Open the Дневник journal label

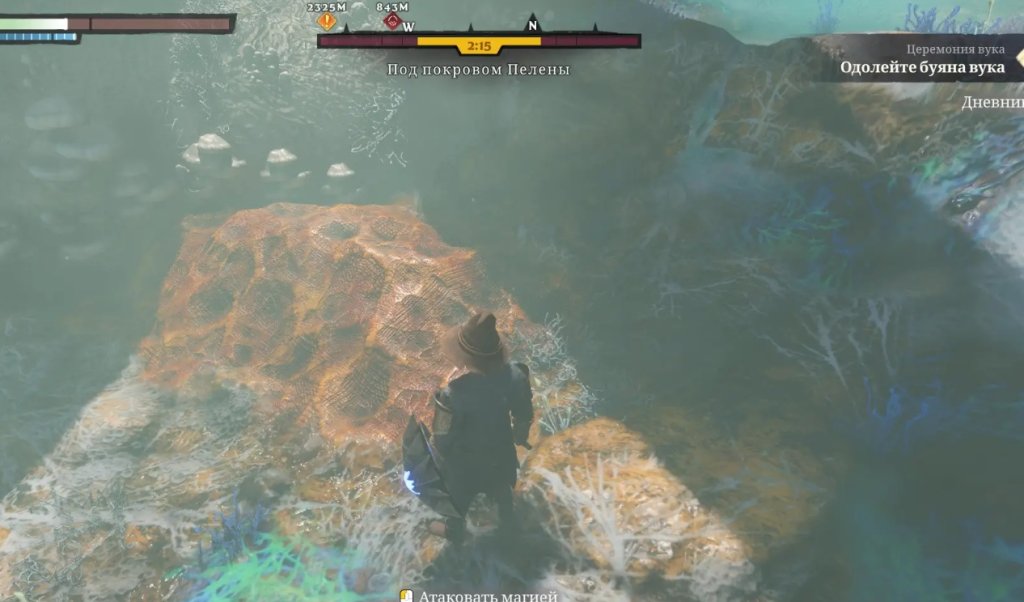(993, 103)
